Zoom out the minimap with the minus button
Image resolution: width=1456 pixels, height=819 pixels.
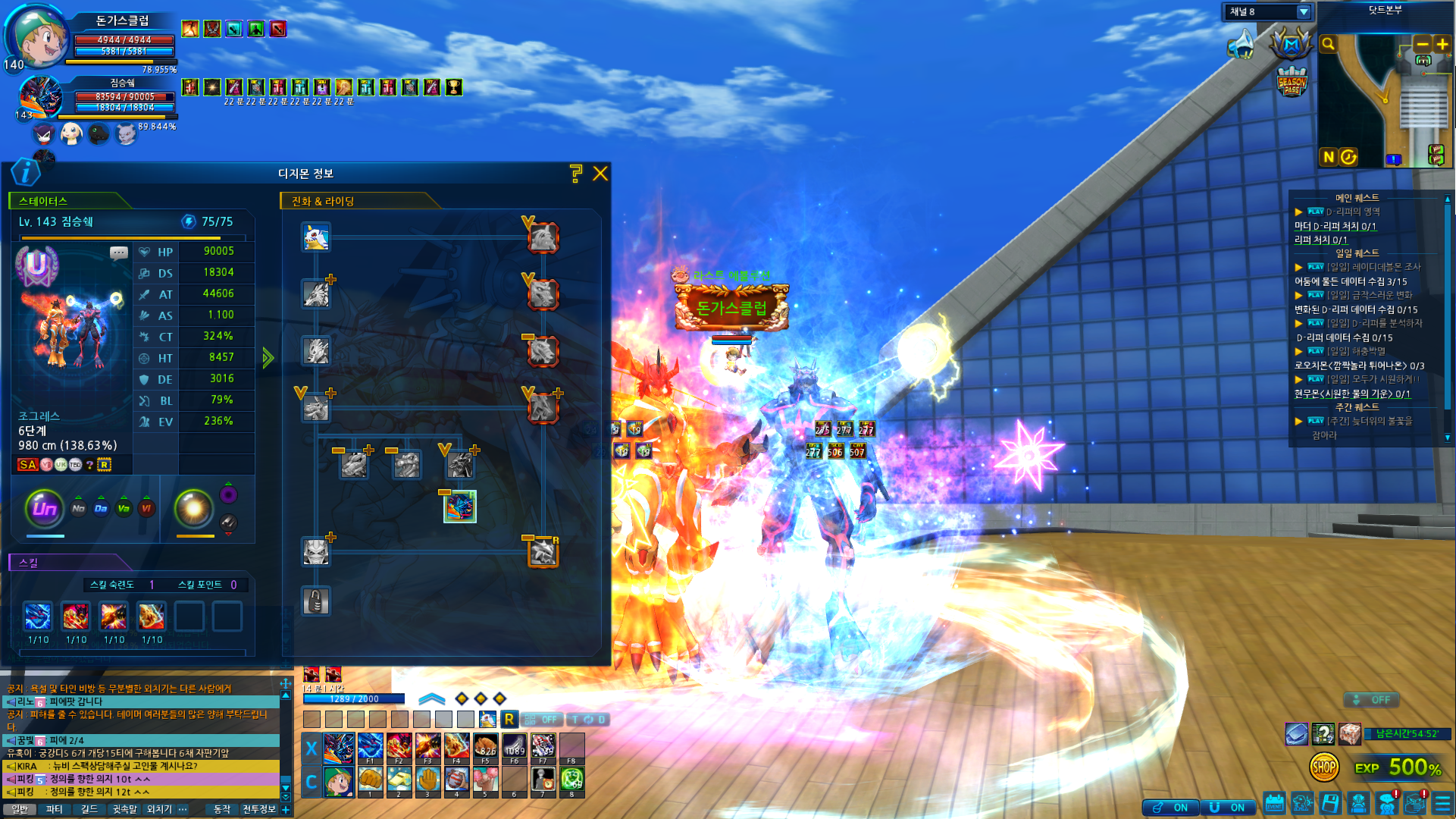pos(1423,45)
